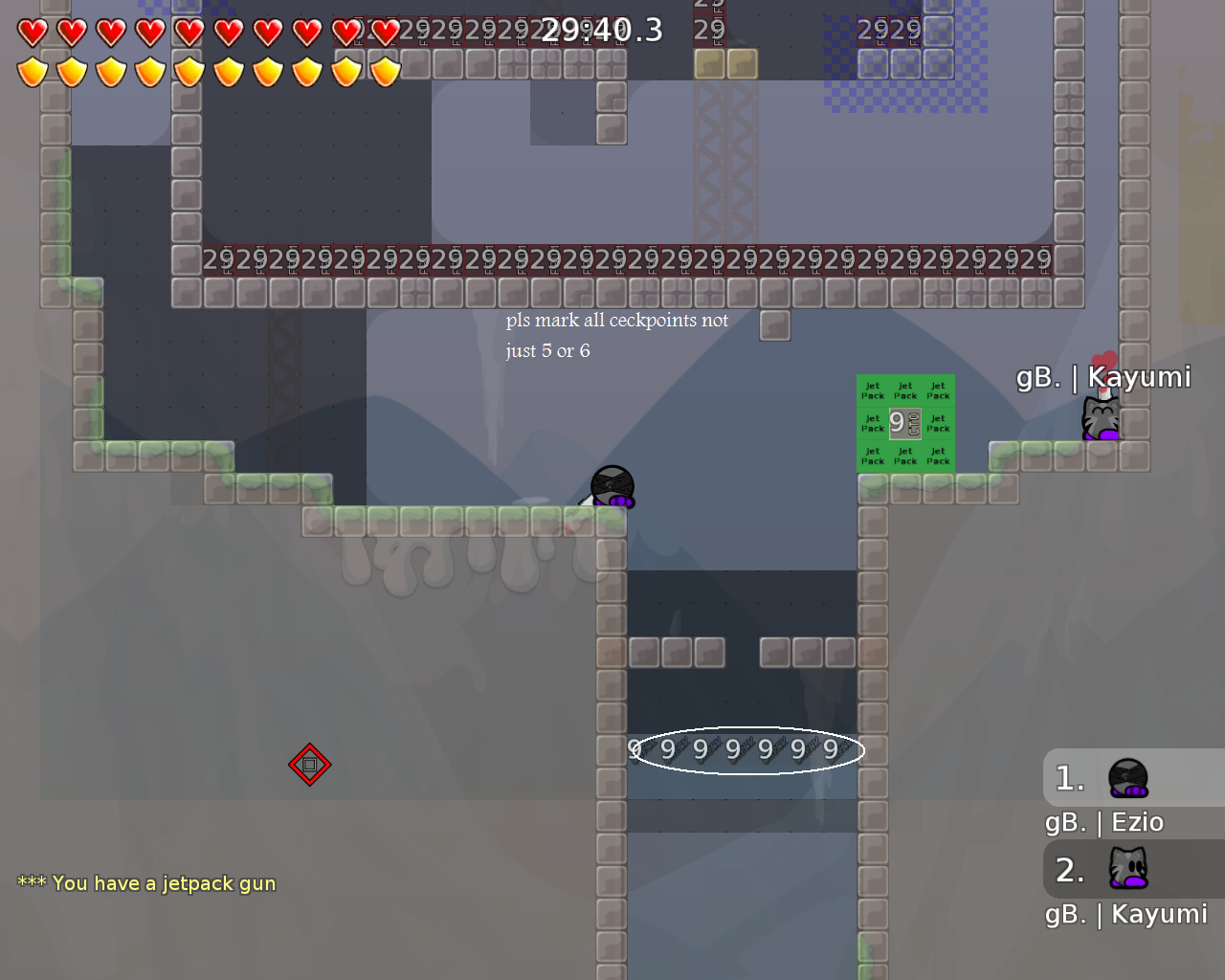Click the rank '2.' entry on the scoreboard
This screenshot has height=980, width=1225.
tap(1069, 869)
